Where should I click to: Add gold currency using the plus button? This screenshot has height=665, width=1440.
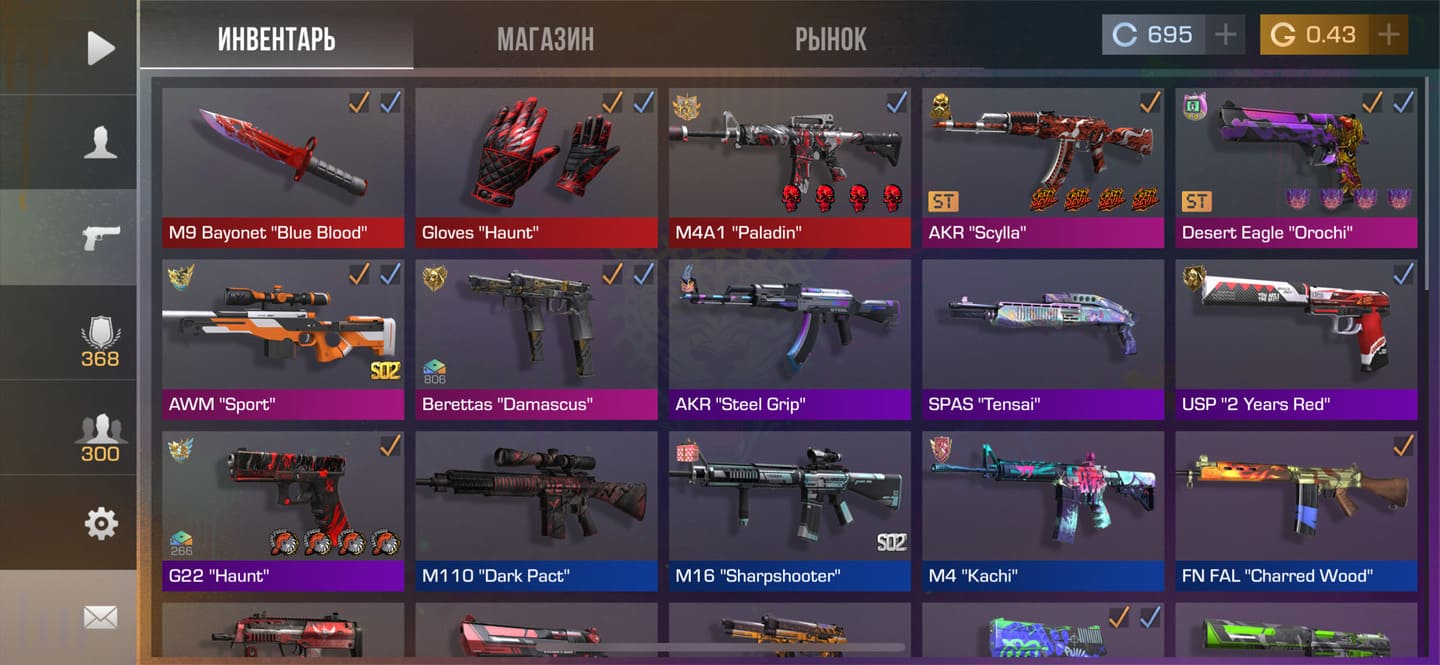tap(1388, 35)
